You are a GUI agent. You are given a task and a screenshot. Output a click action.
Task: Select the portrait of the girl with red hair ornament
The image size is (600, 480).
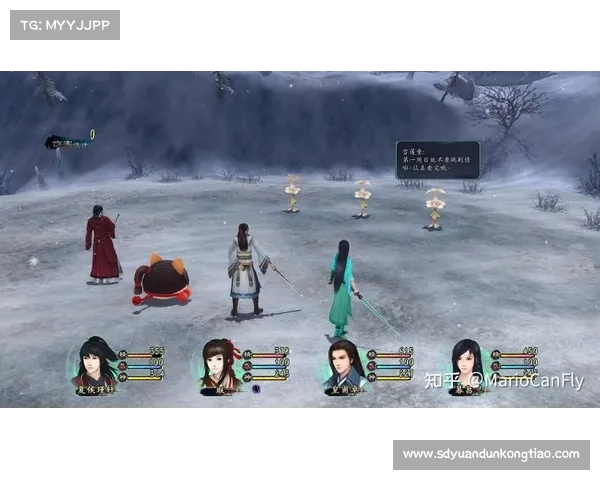pos(219,366)
